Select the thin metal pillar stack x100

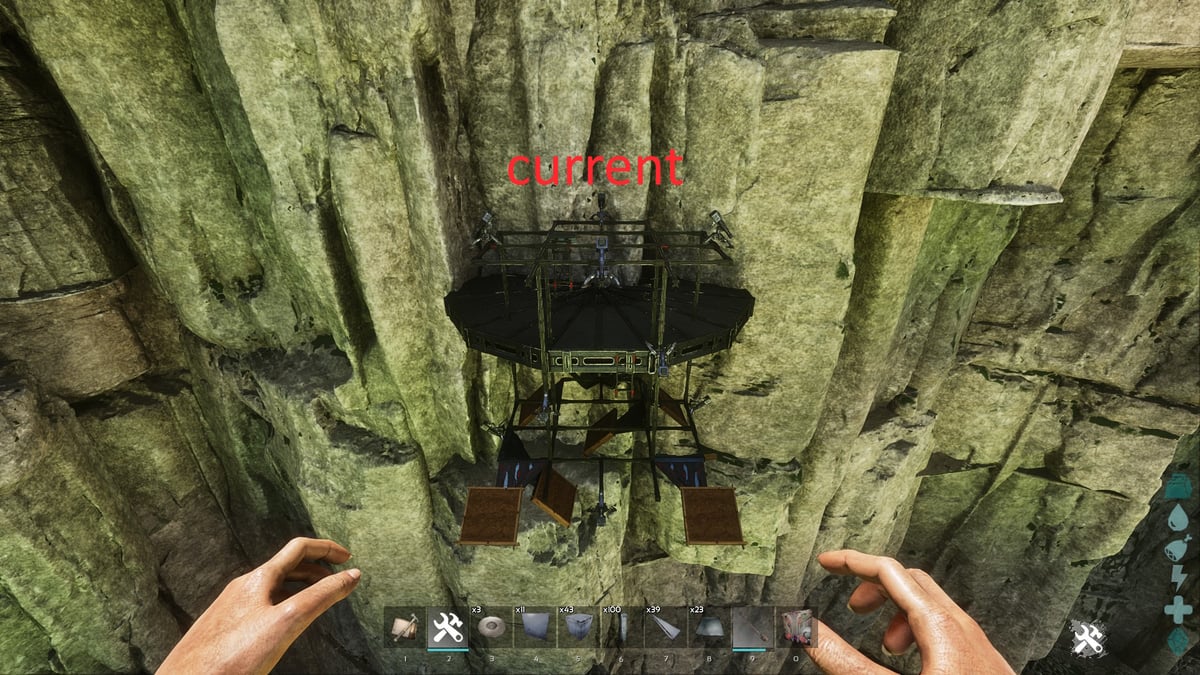[622, 628]
